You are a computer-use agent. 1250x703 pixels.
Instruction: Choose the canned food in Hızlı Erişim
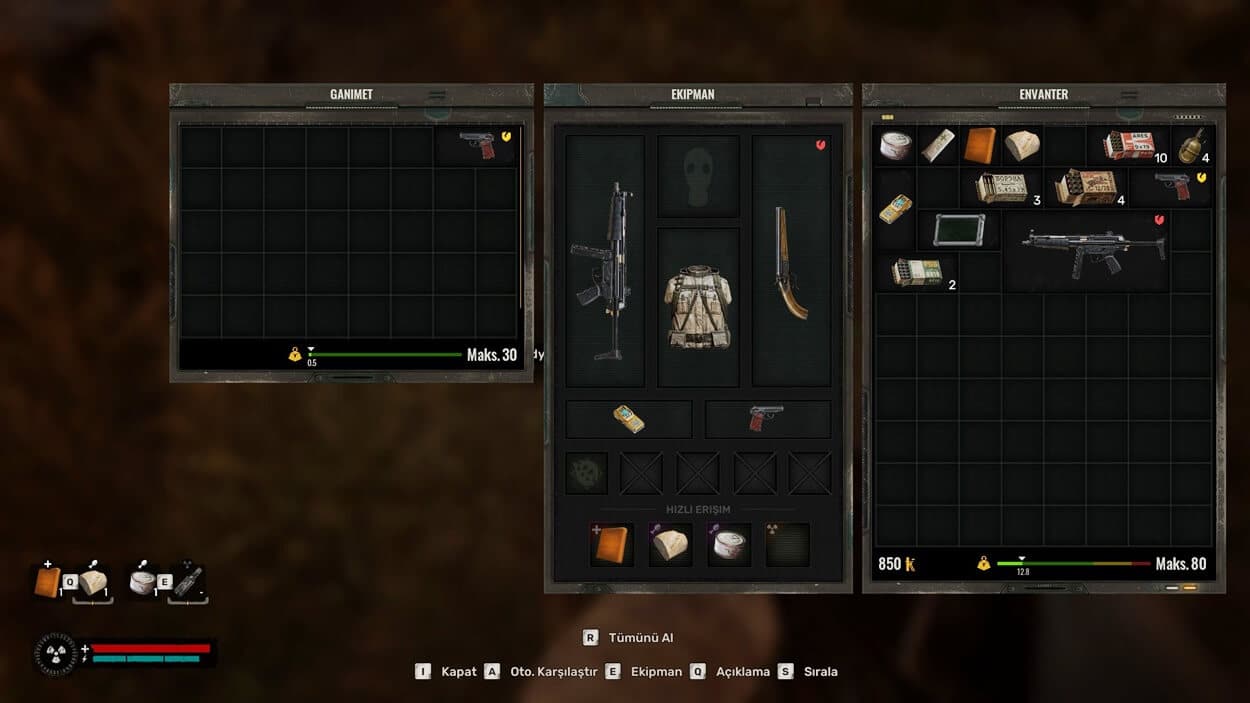pos(729,545)
